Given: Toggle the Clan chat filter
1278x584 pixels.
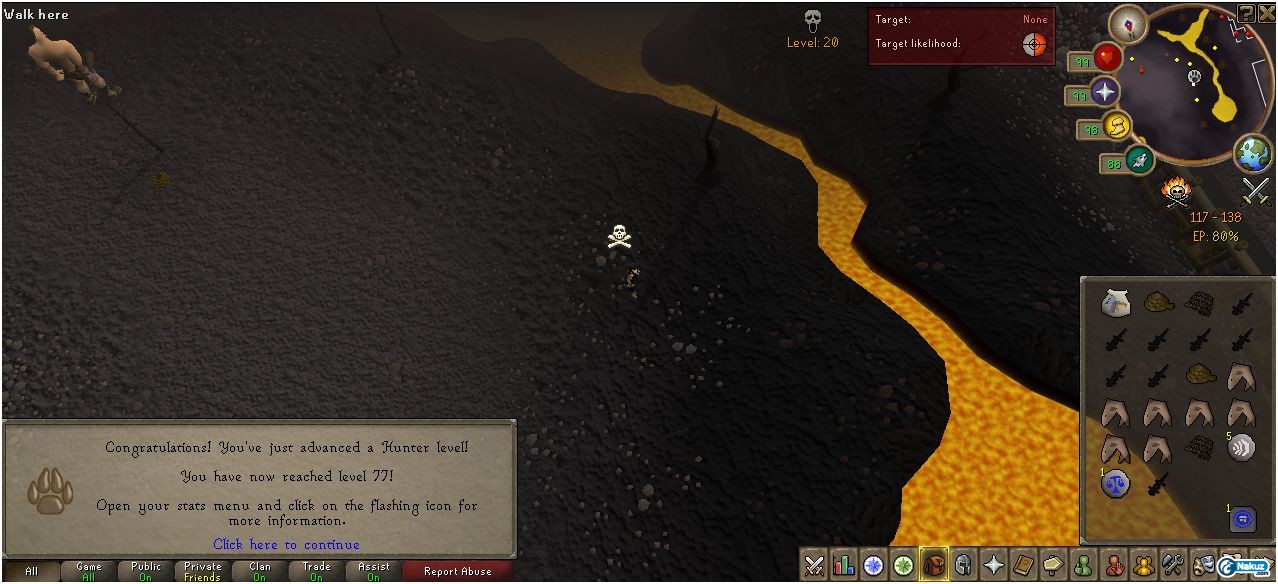Looking at the screenshot, I should (x=260, y=571).
